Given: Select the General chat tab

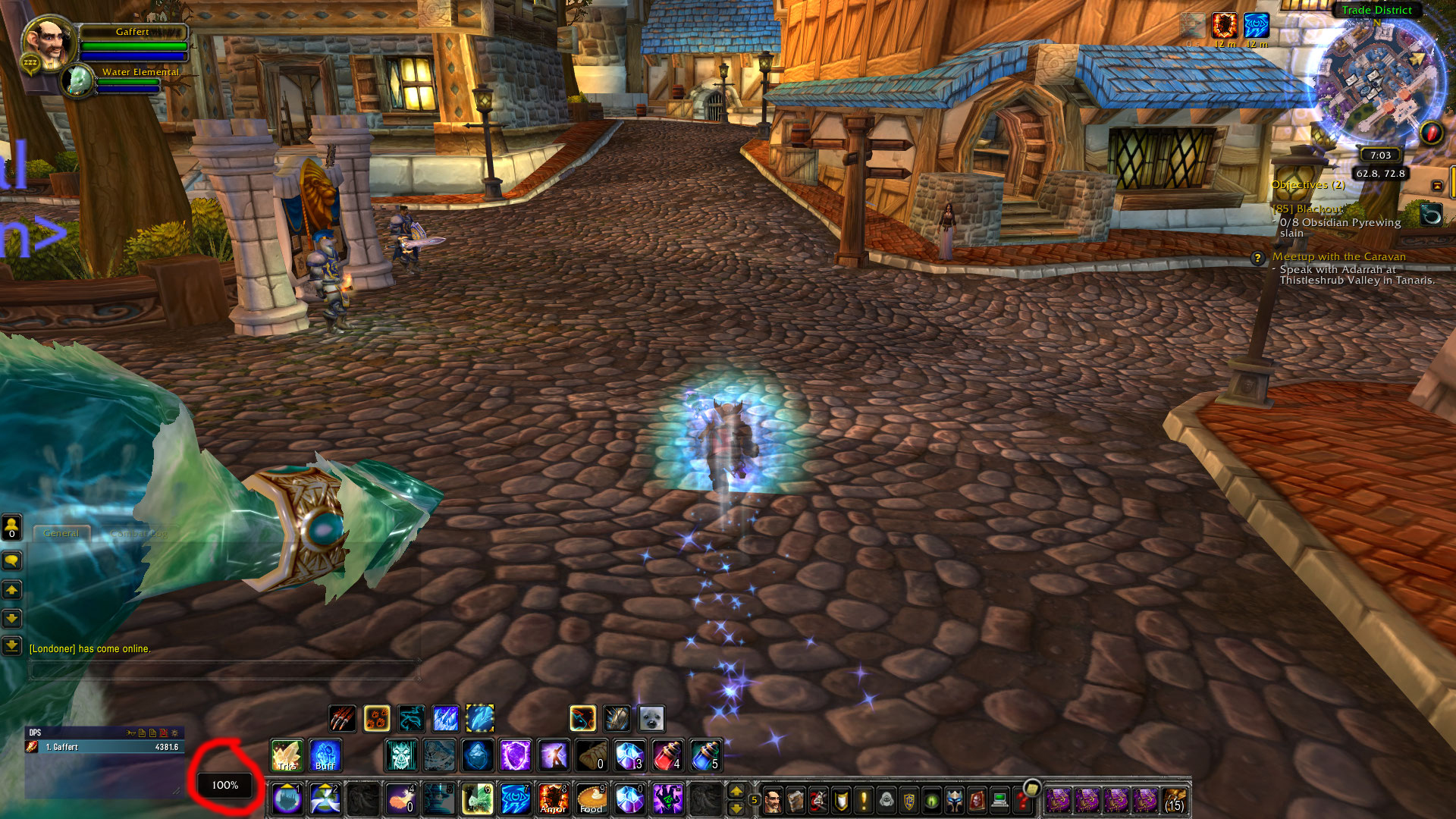Looking at the screenshot, I should [x=62, y=533].
